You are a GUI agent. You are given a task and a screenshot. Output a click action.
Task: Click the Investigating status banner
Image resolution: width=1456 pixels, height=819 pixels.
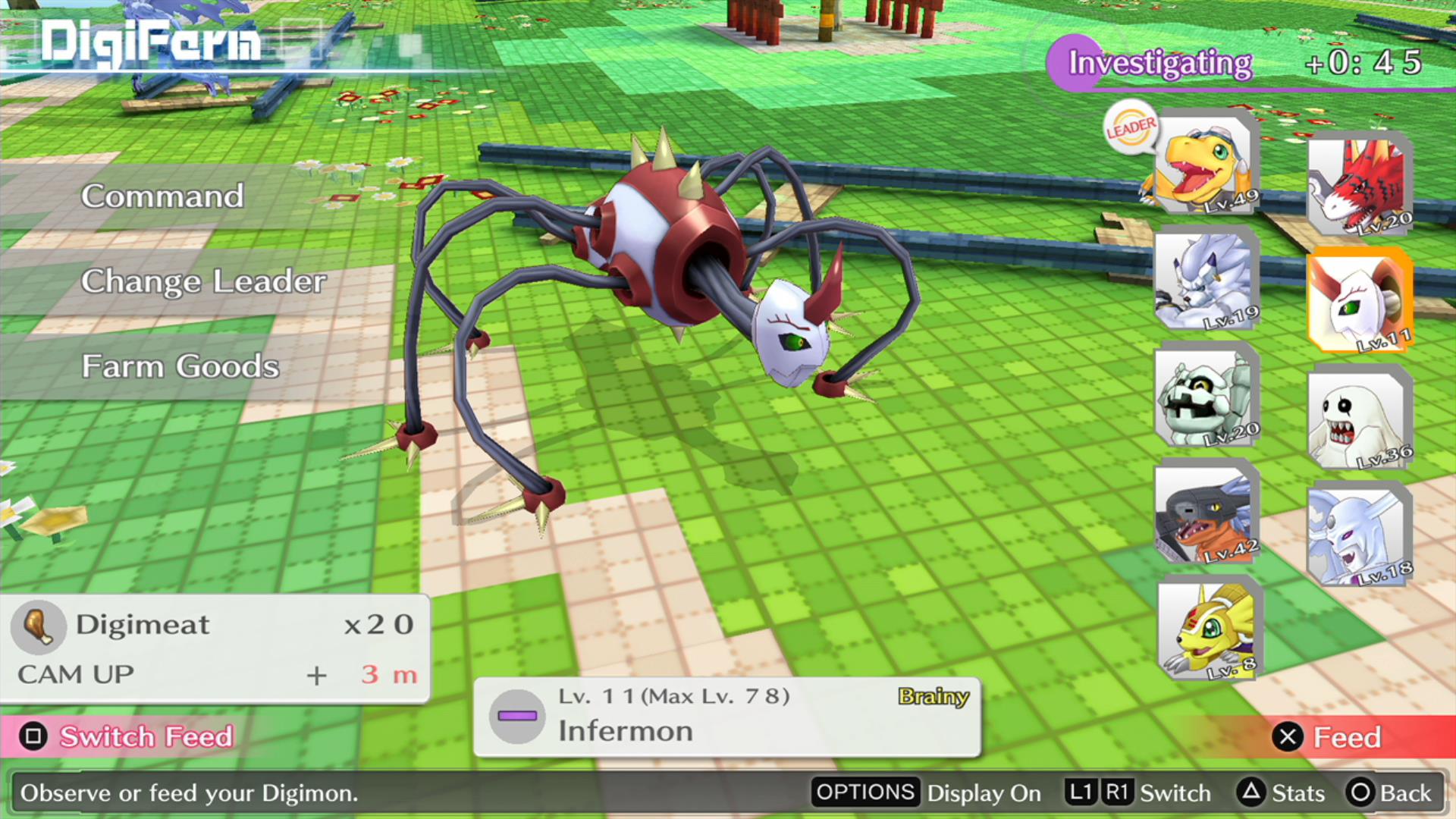pos(1160,63)
